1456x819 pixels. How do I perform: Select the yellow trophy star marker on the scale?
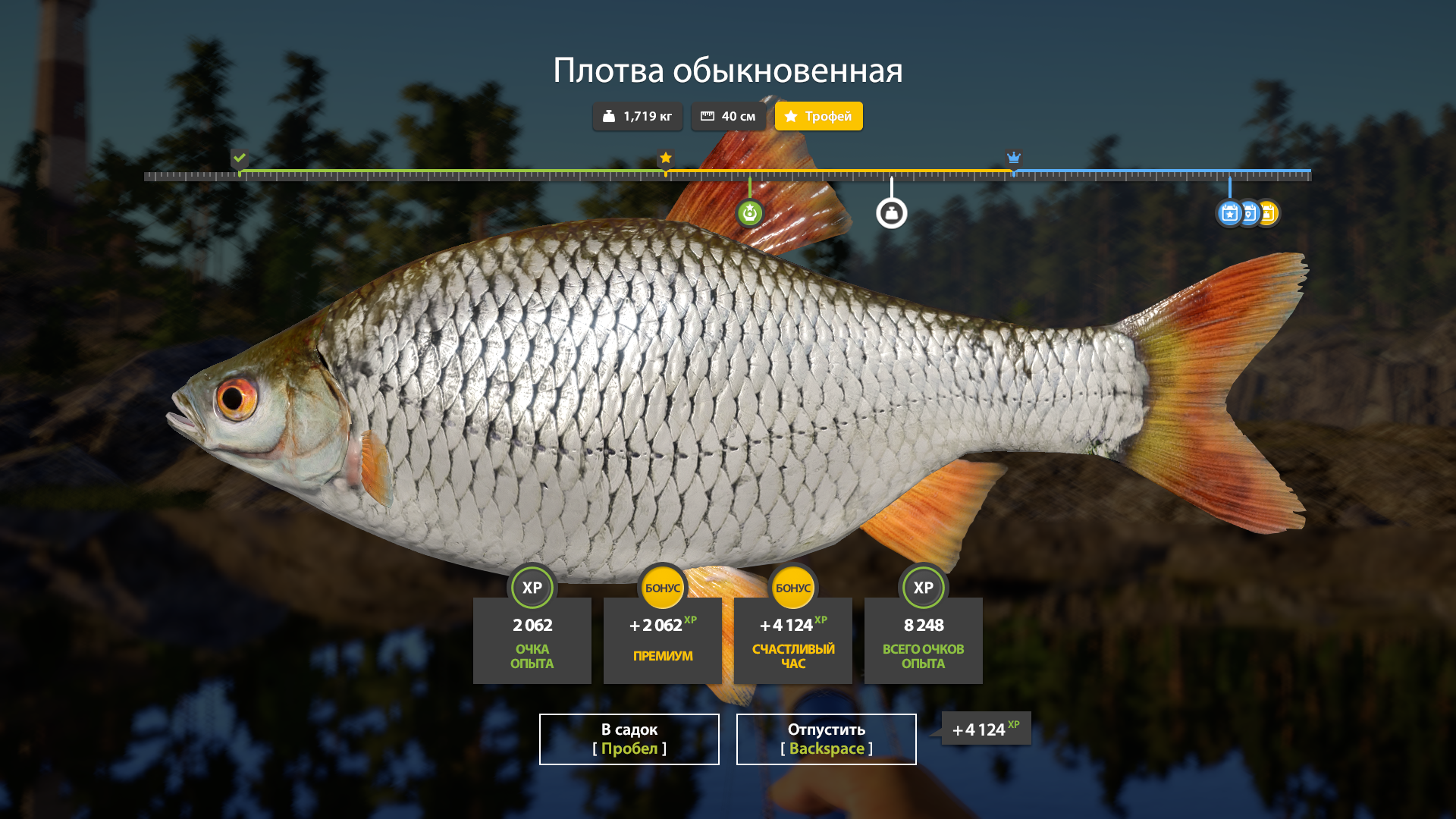[x=666, y=158]
